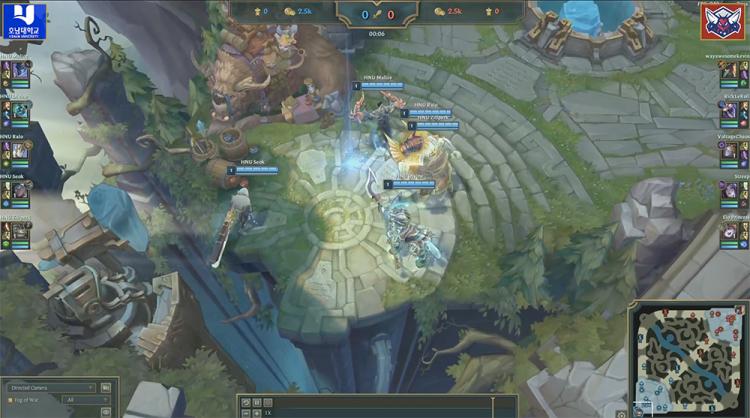Click the Honam University logo overlay

pos(23,20)
